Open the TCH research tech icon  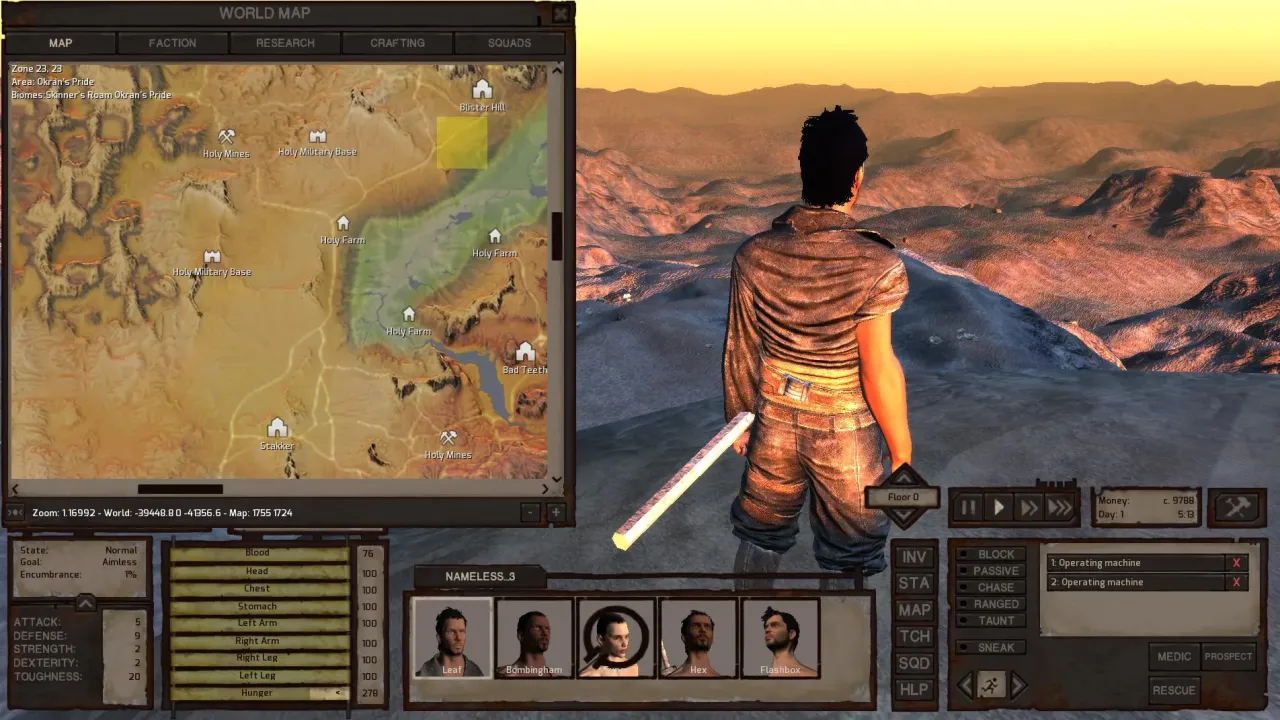(x=913, y=637)
